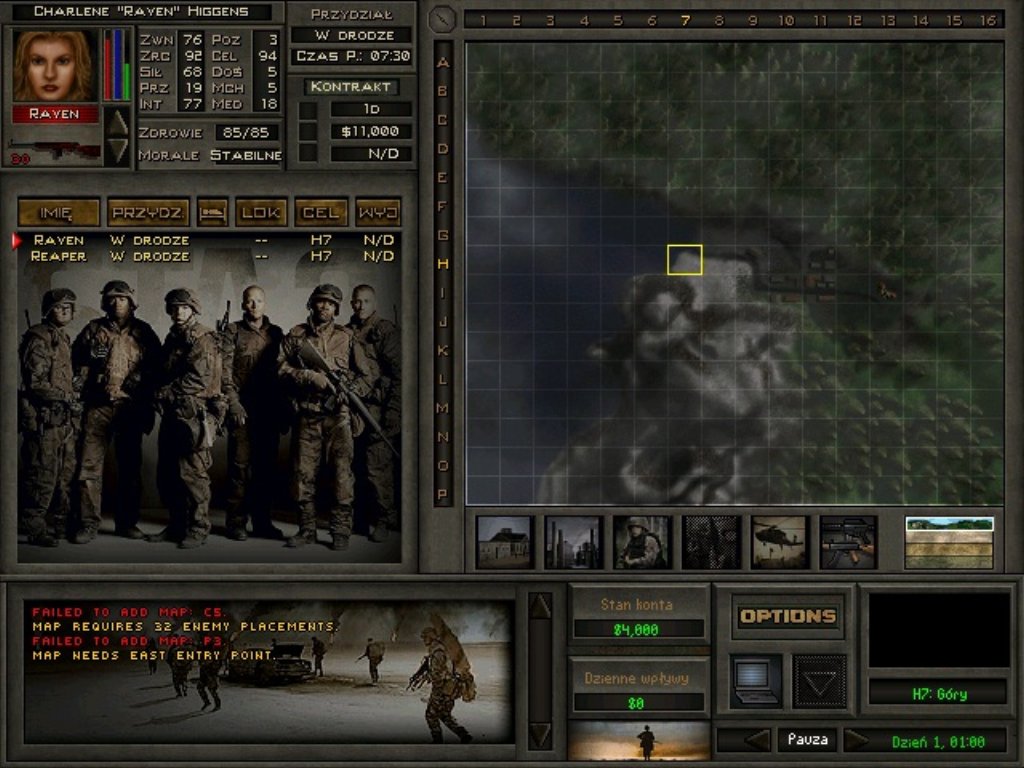Slow down time with the left arrow
This screenshot has height=768, width=1024.
[x=757, y=740]
